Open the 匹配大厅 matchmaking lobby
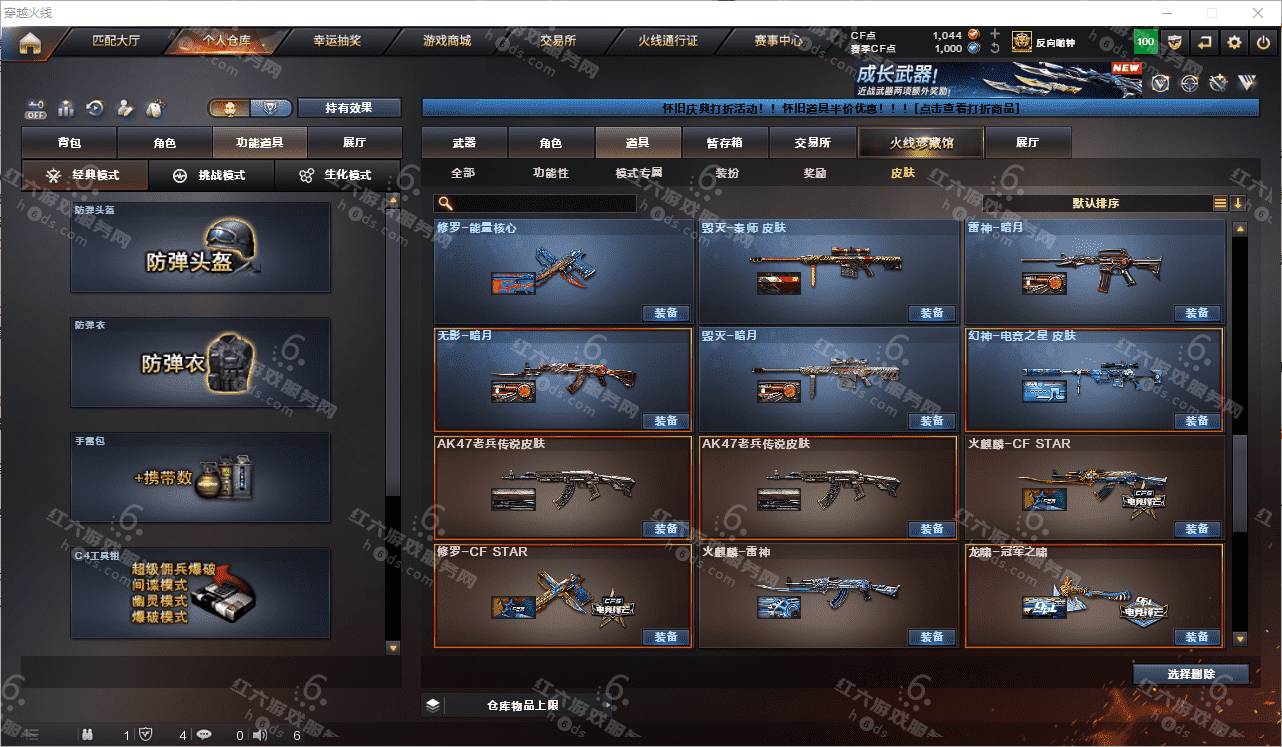This screenshot has height=747, width=1282. pyautogui.click(x=116, y=42)
